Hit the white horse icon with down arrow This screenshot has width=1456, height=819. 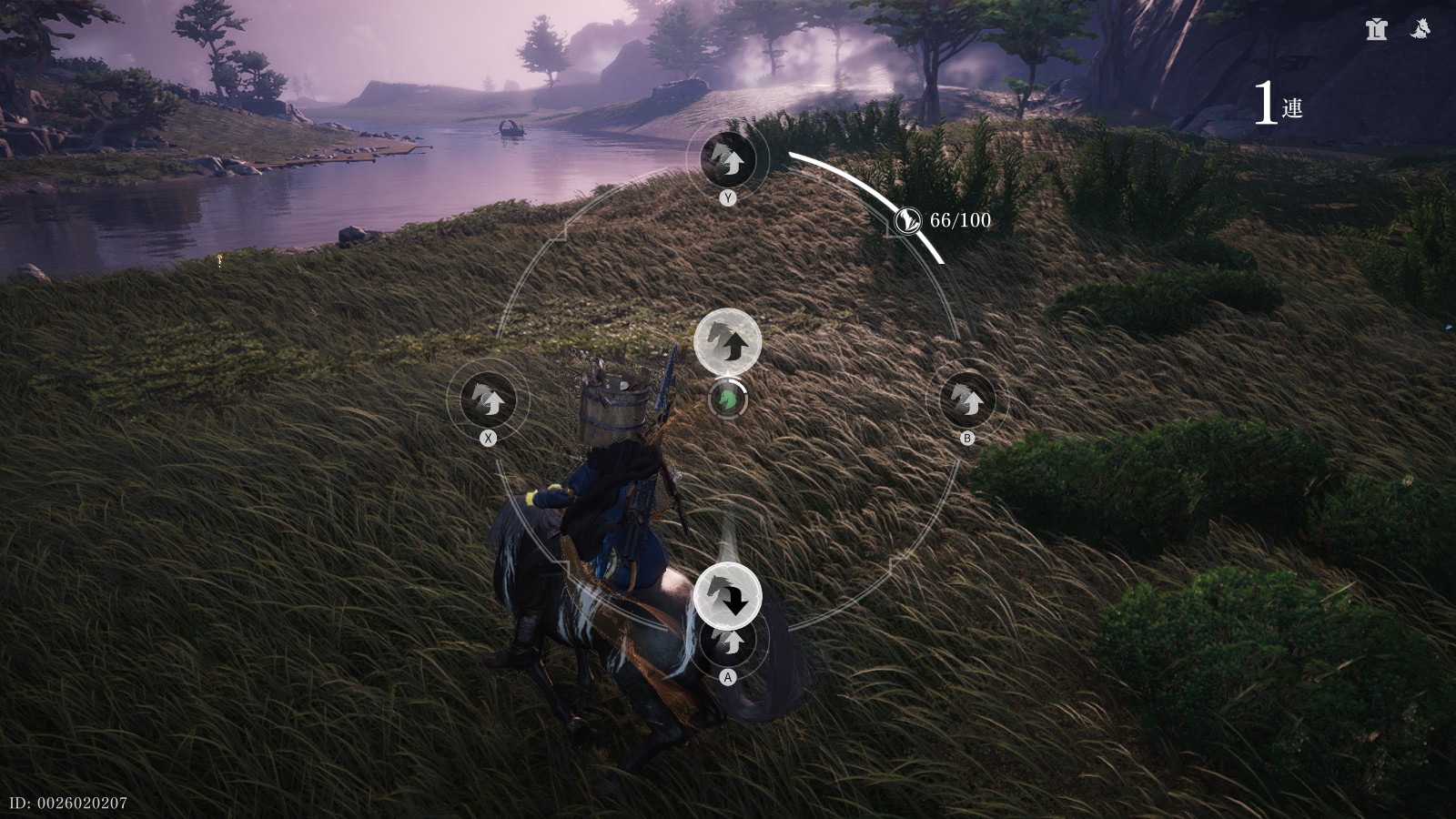[727, 595]
